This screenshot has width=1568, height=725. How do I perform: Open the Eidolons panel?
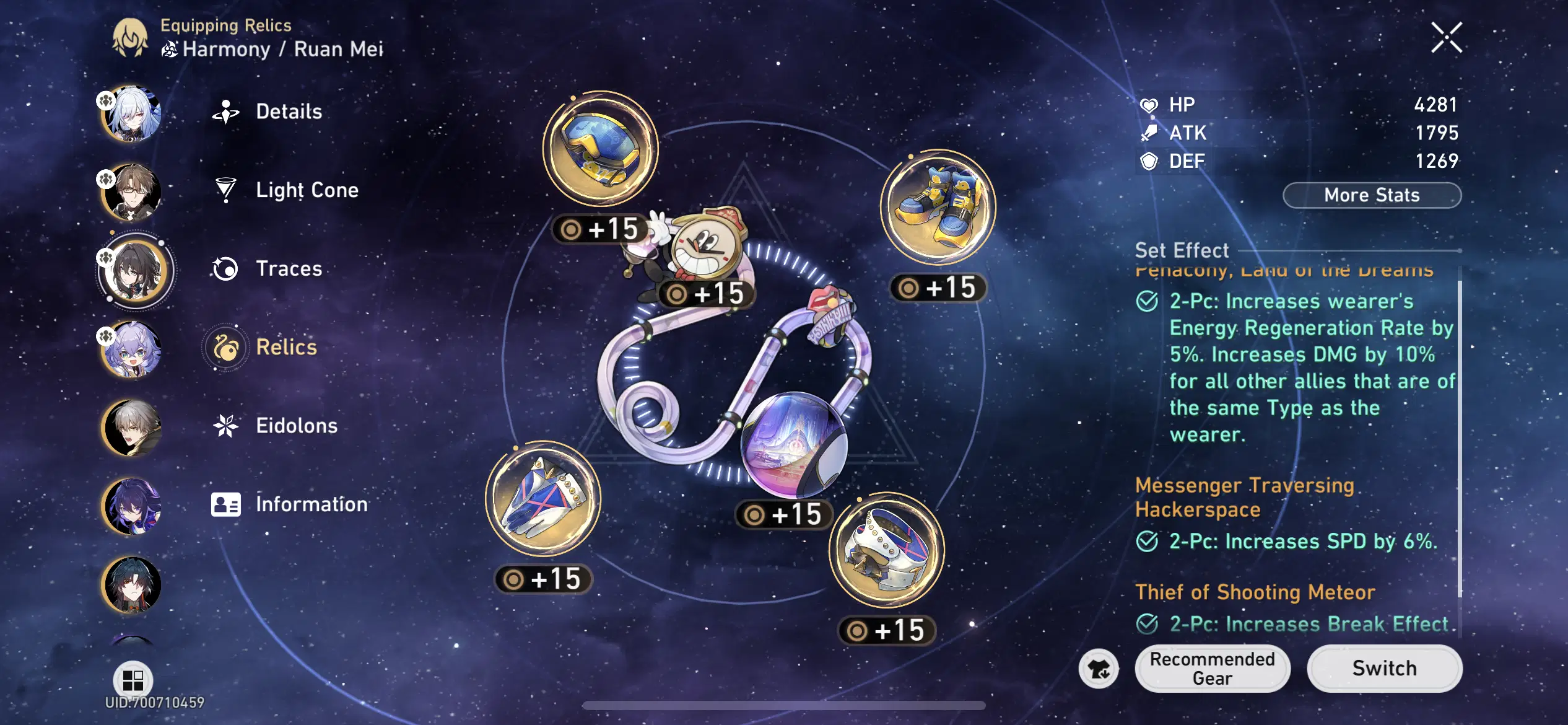tap(296, 426)
